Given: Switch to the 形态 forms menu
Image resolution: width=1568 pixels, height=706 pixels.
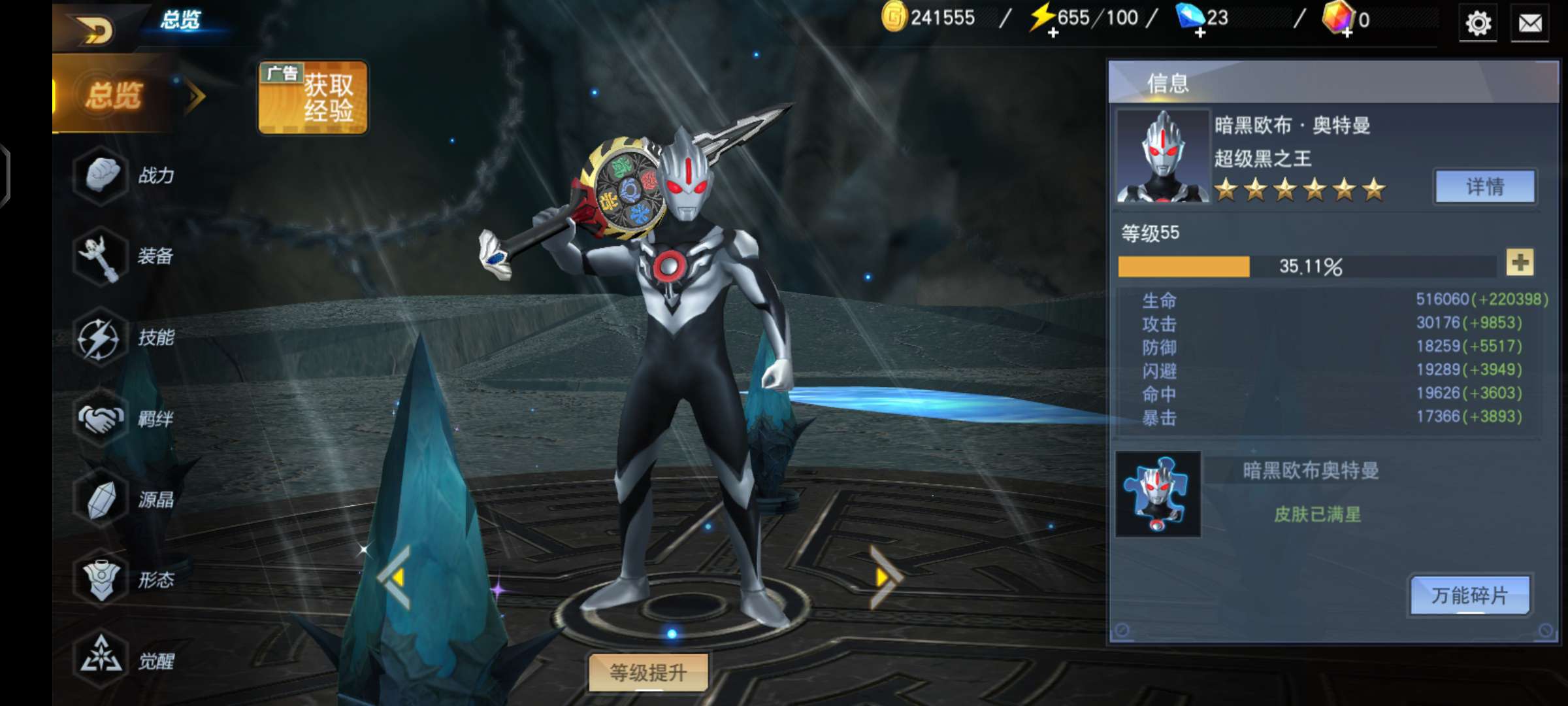Looking at the screenshot, I should point(124,580).
